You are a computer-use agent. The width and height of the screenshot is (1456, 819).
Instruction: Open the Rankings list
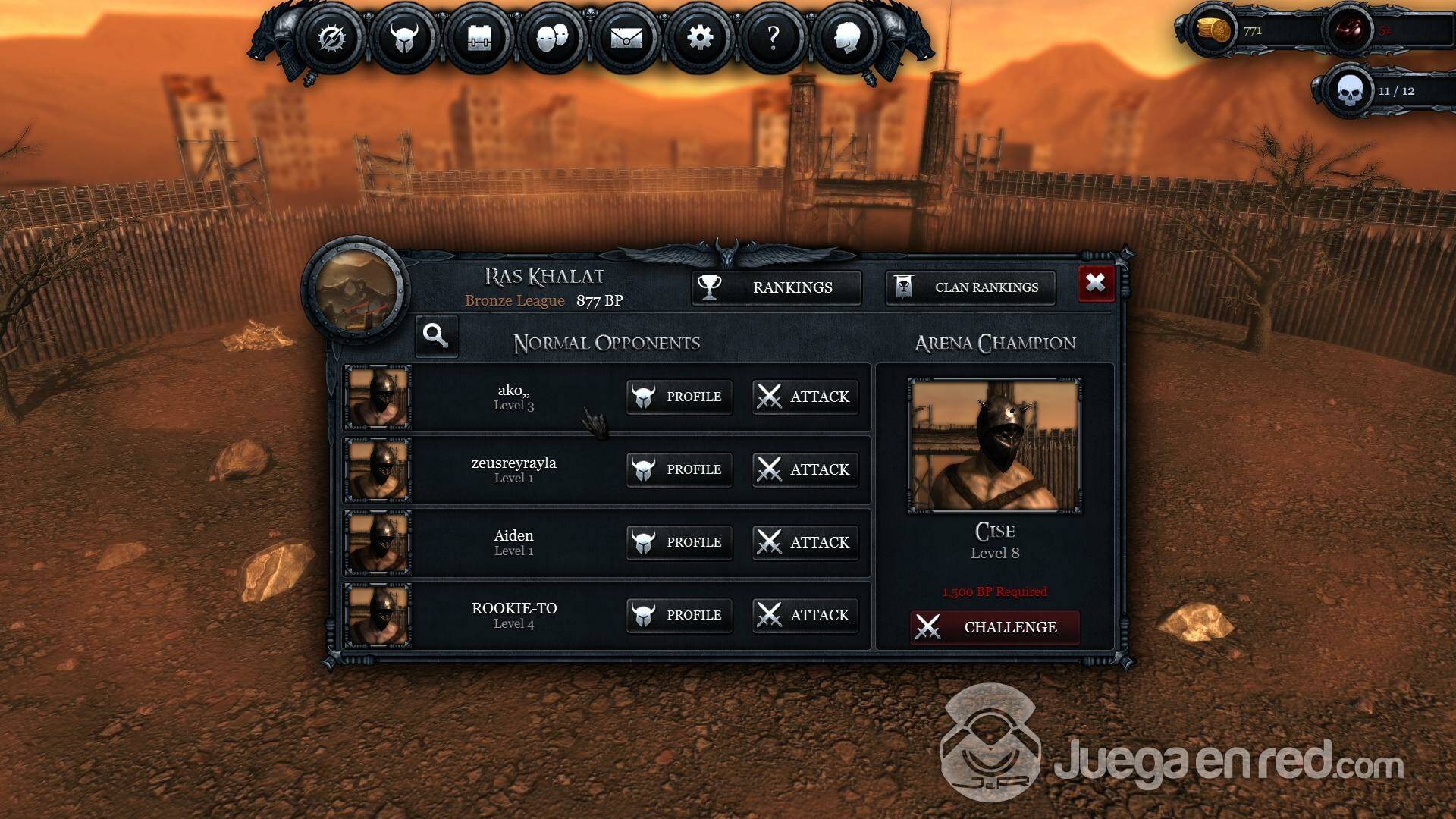click(777, 287)
